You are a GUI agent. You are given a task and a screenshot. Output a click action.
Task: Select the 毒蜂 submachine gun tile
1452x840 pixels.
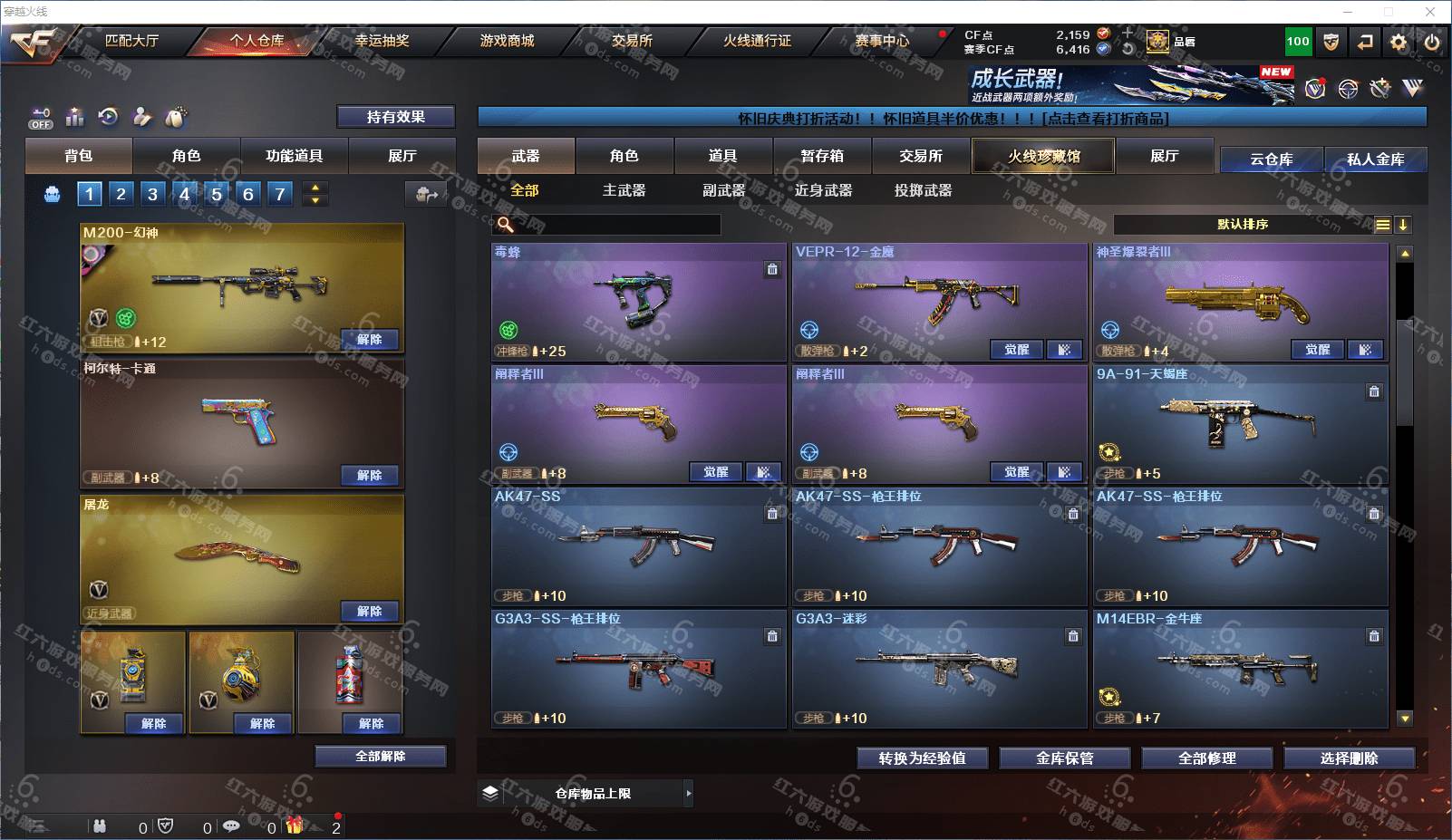638,302
